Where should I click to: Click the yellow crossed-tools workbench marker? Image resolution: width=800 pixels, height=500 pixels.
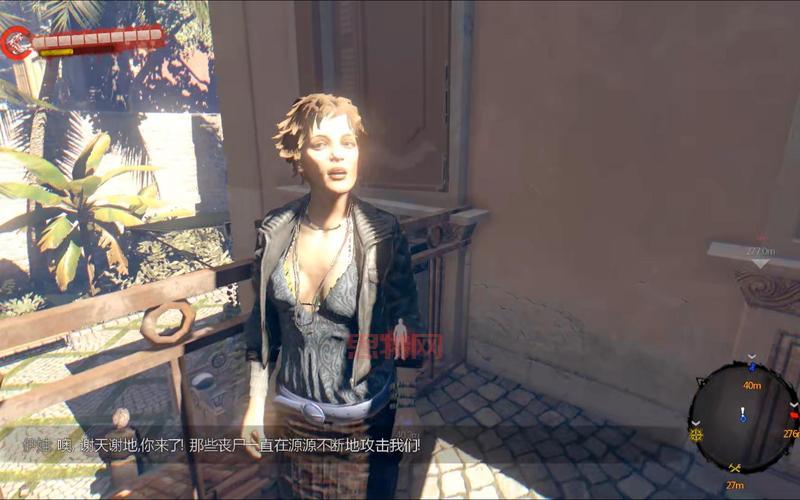click(x=735, y=467)
